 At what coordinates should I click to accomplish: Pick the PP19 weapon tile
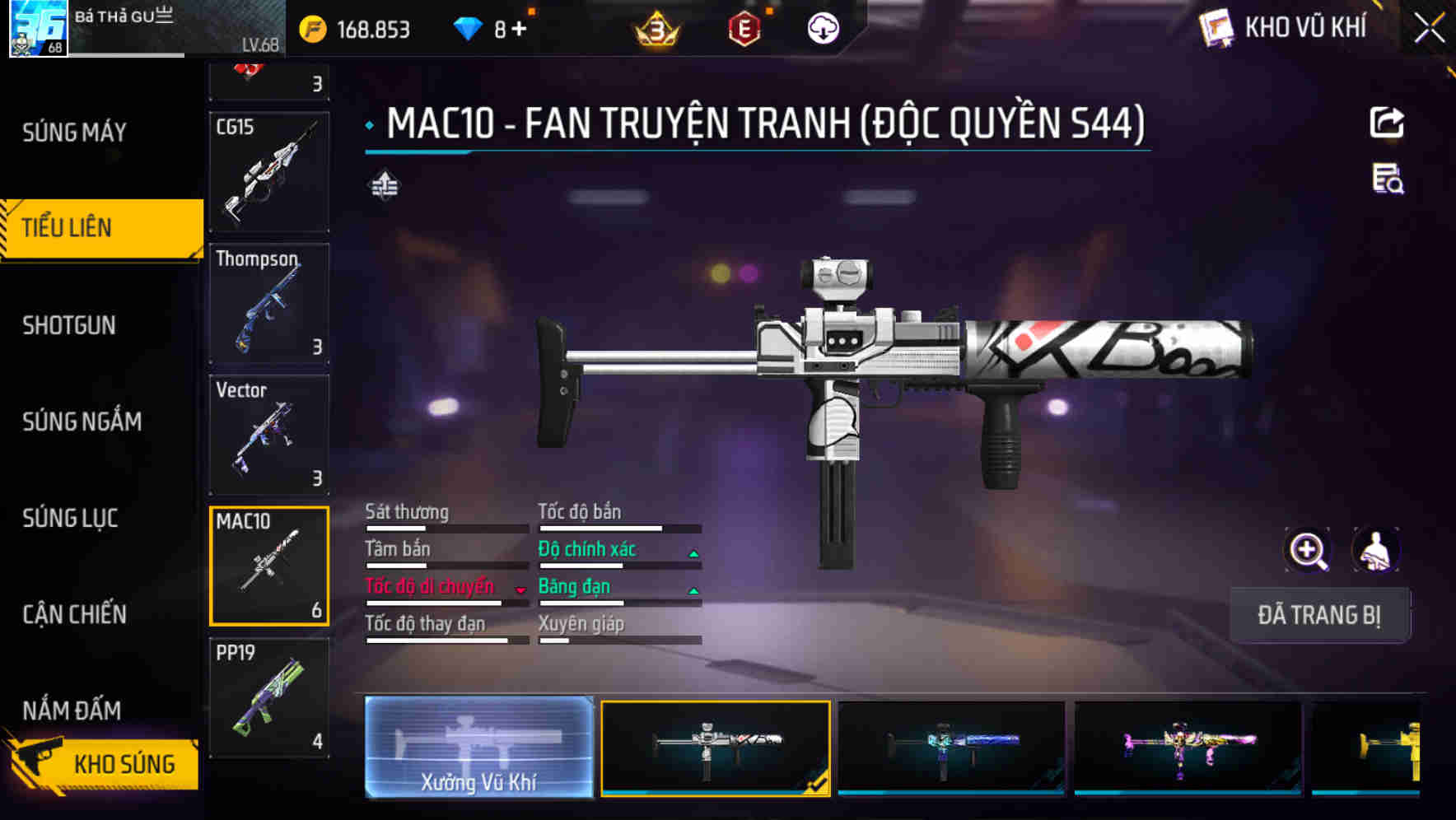click(x=269, y=697)
